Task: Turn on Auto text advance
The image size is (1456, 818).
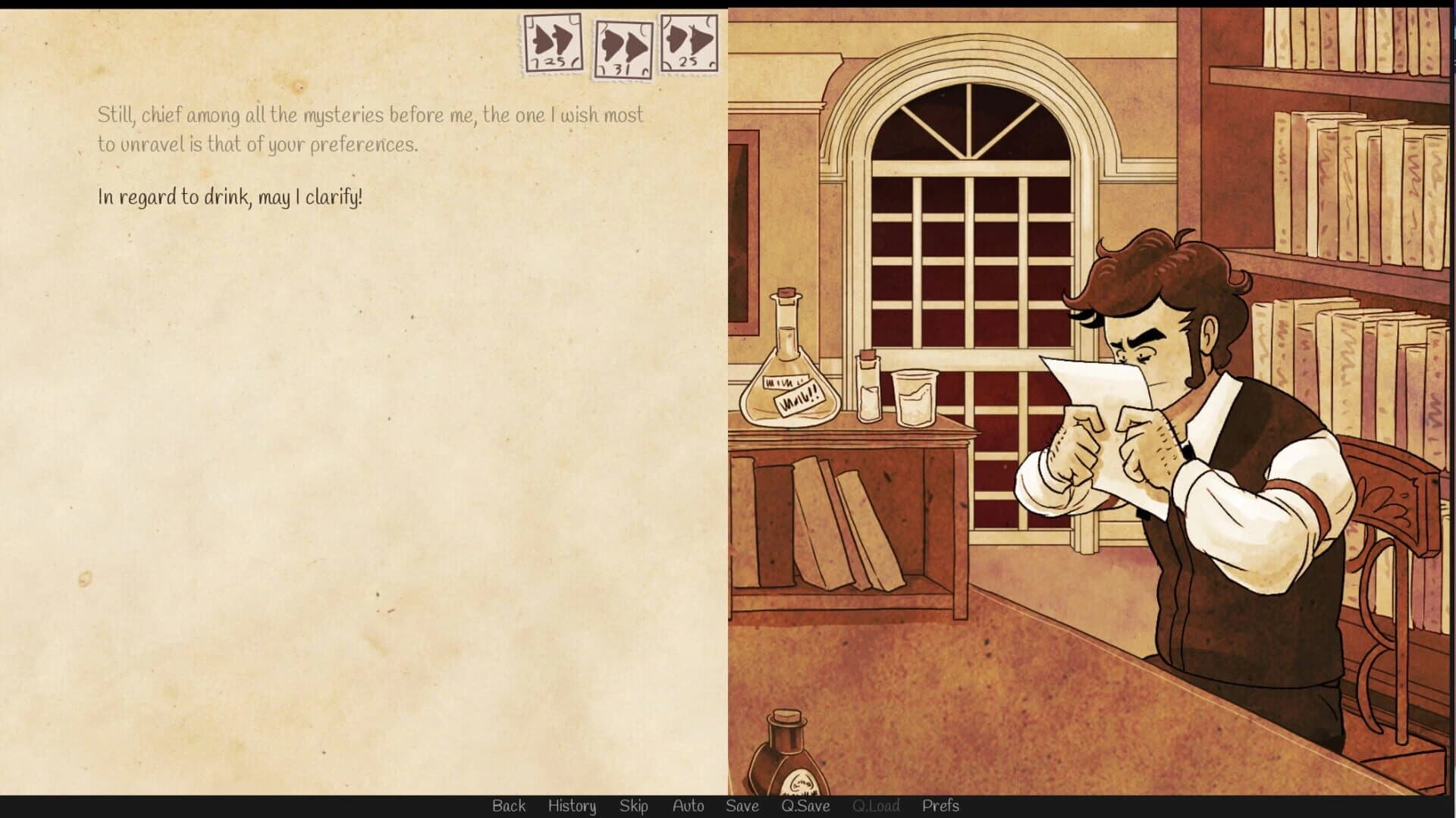Action: (x=688, y=806)
